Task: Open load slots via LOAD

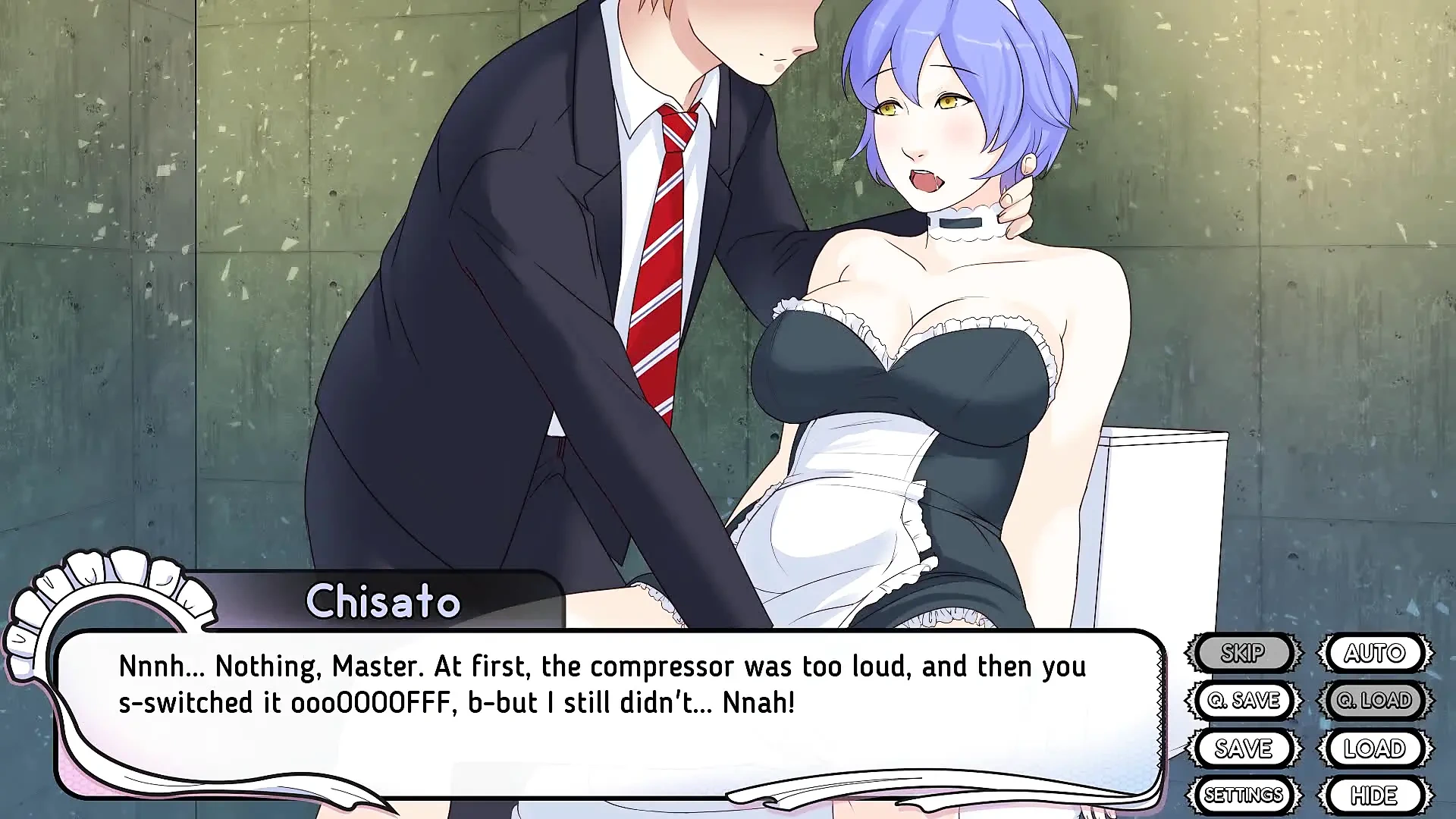Action: pyautogui.click(x=1376, y=748)
